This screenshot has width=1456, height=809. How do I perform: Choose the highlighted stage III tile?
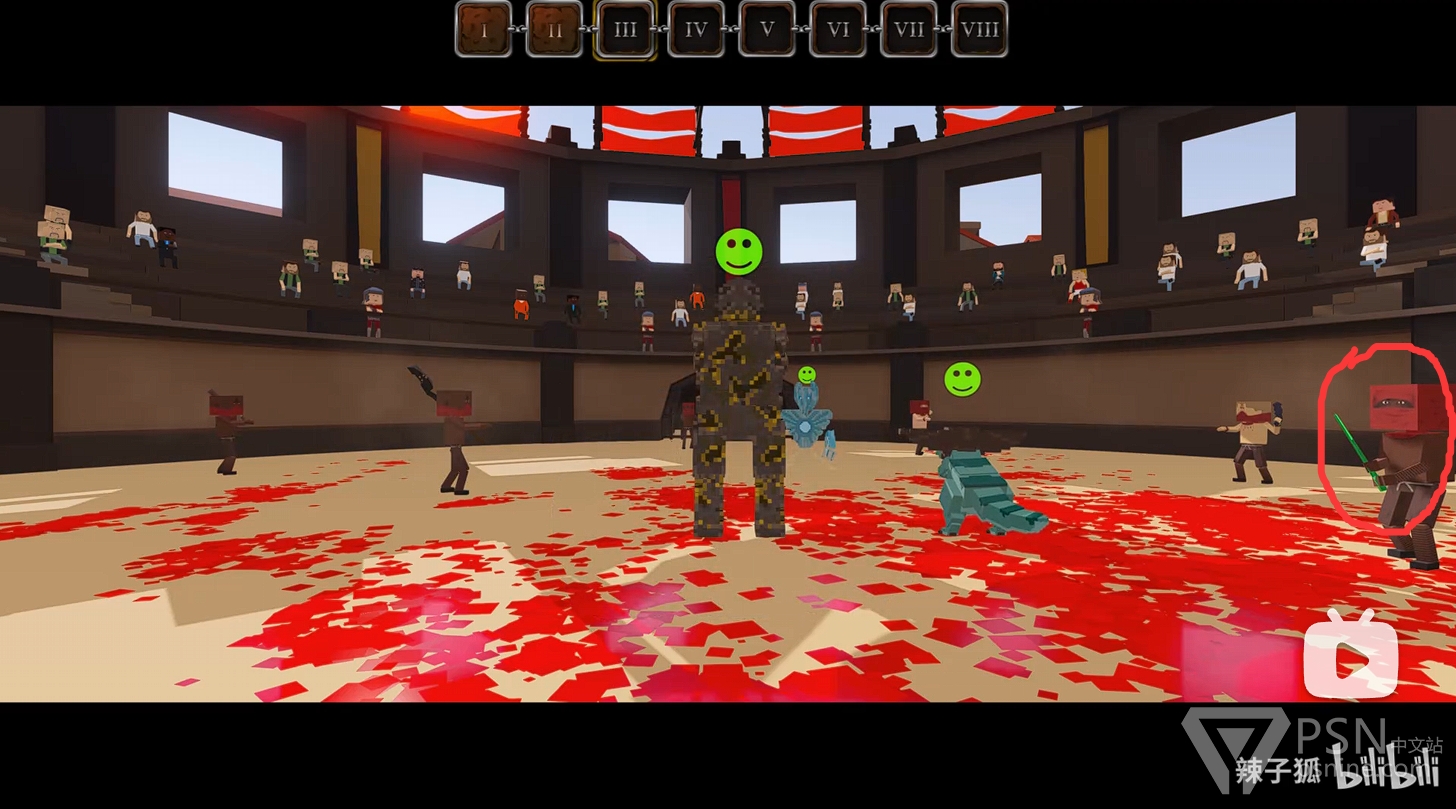[x=625, y=29]
